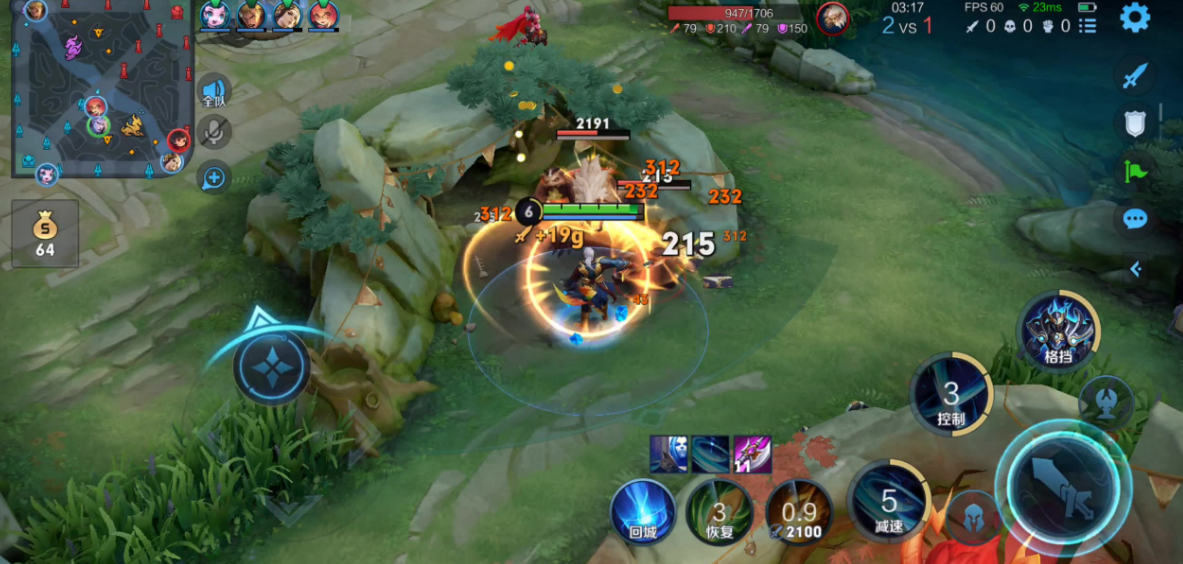Click the minimap
Image resolution: width=1183 pixels, height=564 pixels.
click(x=100, y=90)
